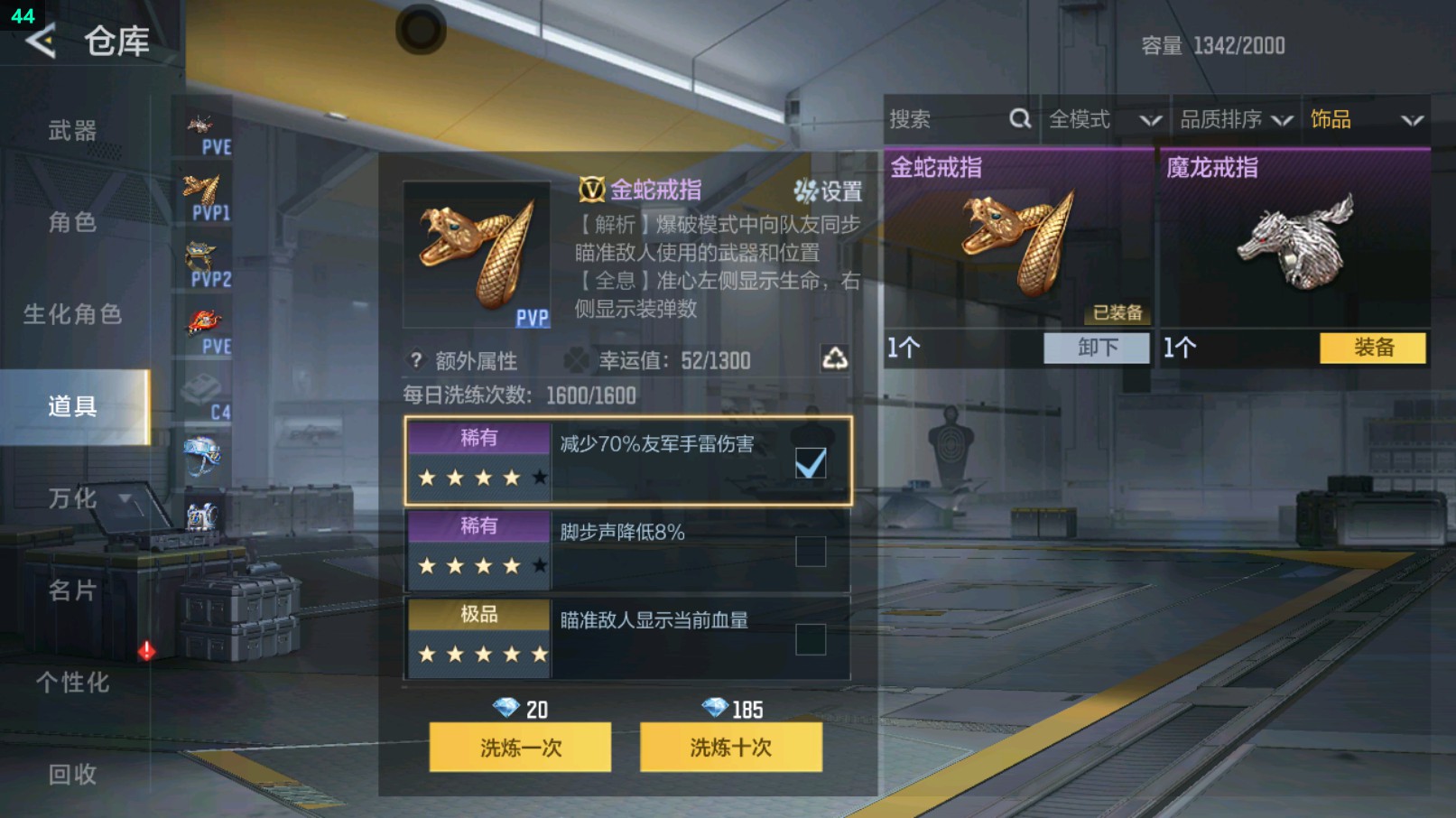Click the question mark beside 额外属性
The image size is (1456, 818).
click(414, 359)
